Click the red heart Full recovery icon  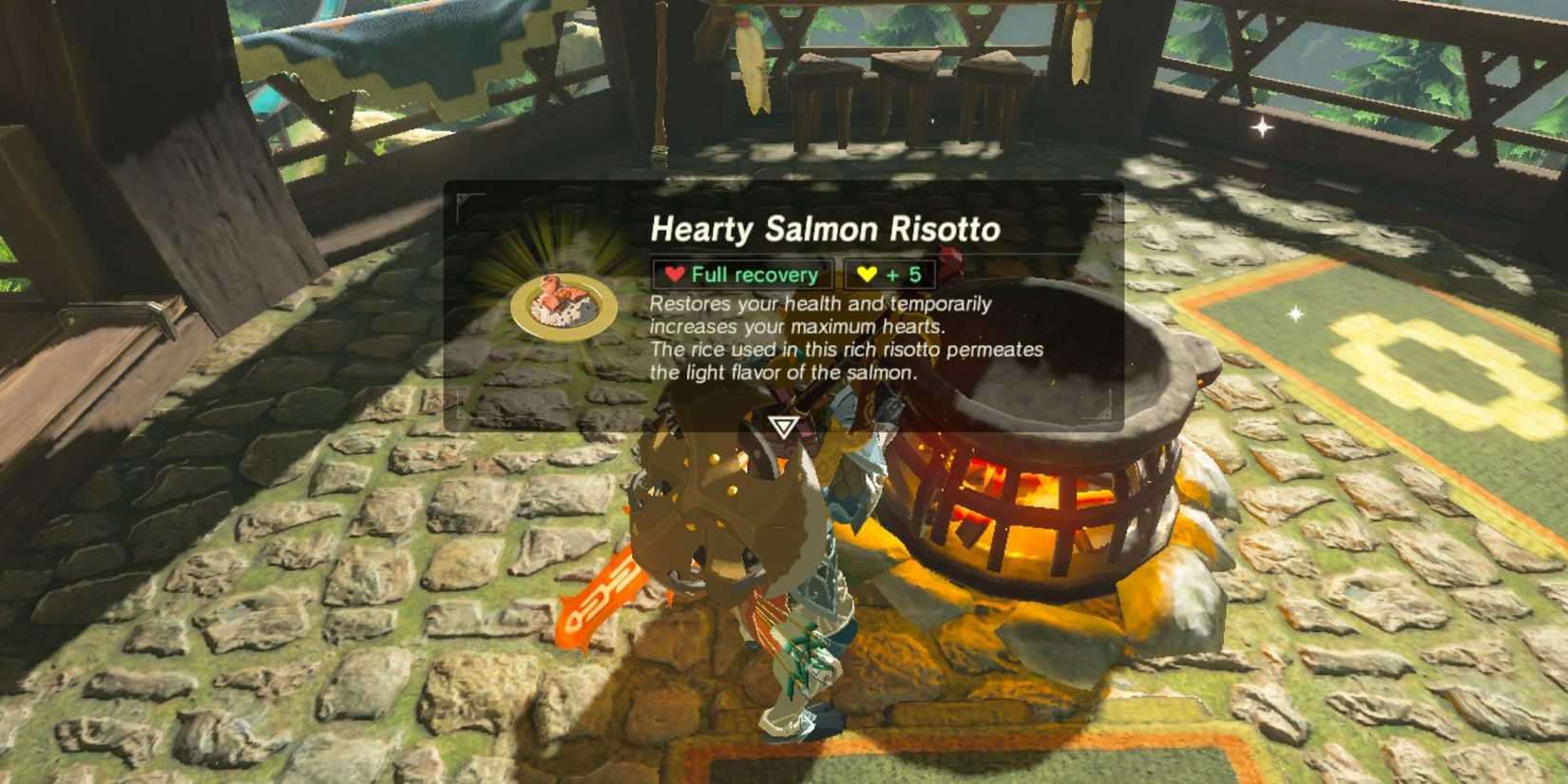click(675, 274)
